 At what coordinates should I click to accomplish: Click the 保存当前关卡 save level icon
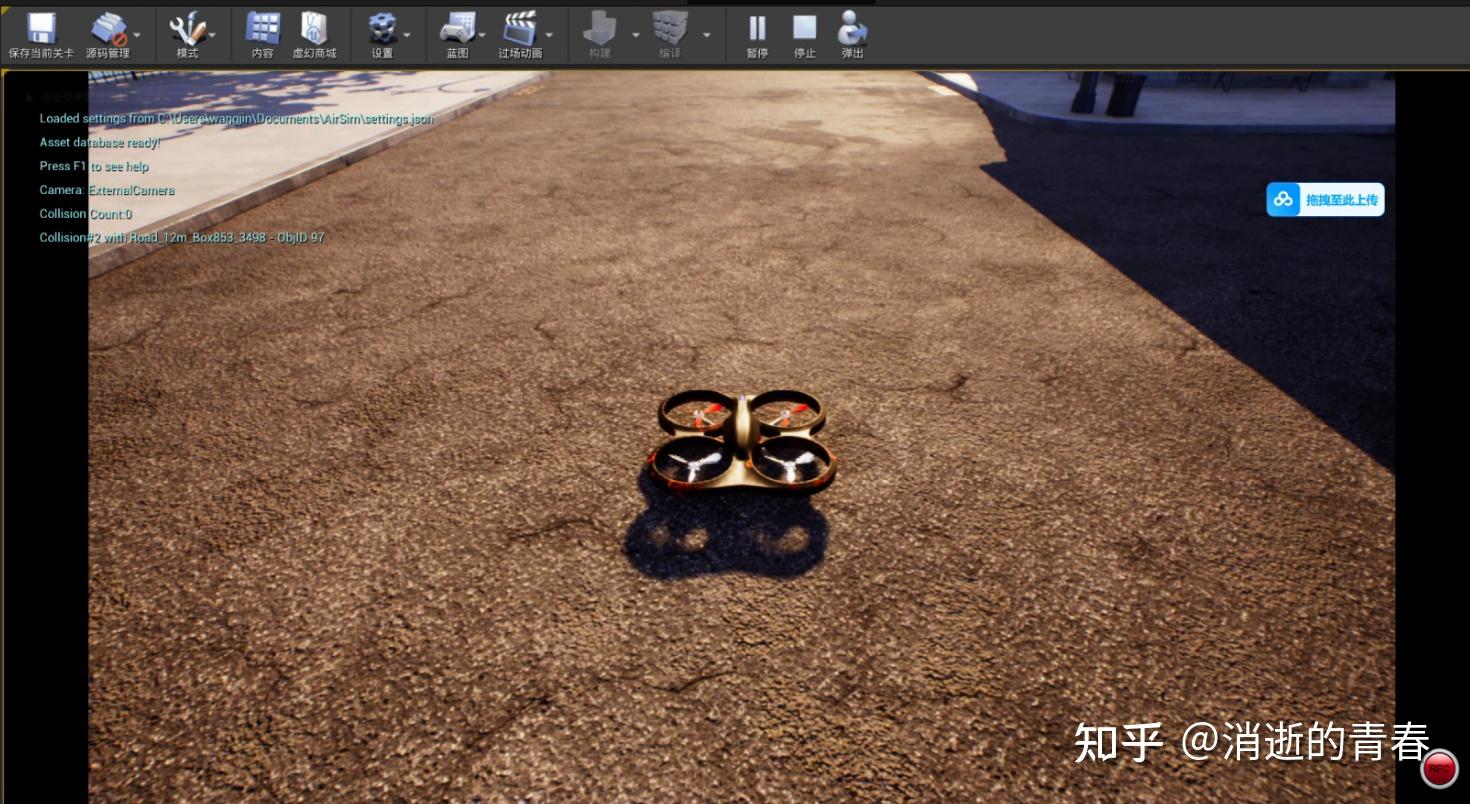[x=40, y=27]
